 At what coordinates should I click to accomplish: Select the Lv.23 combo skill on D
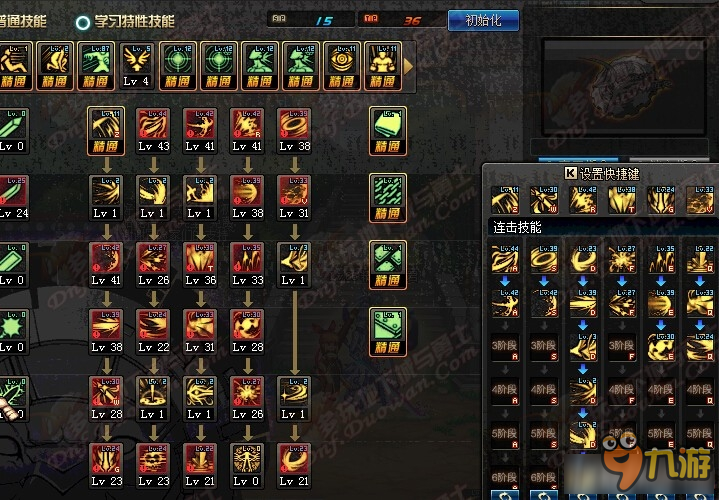[583, 260]
